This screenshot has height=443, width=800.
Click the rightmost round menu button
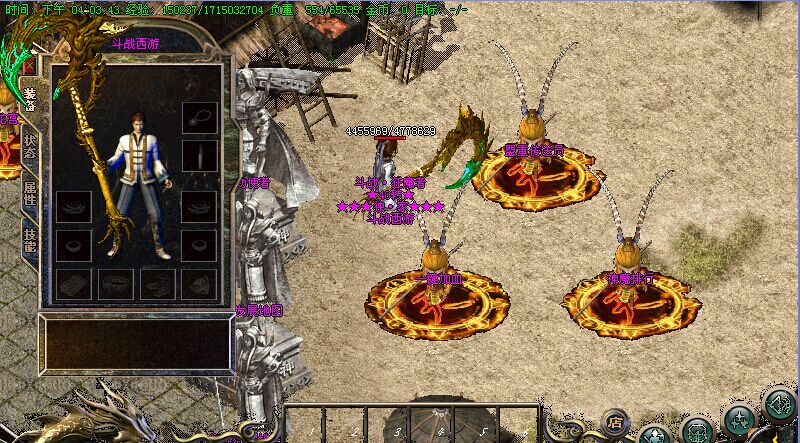point(779,405)
